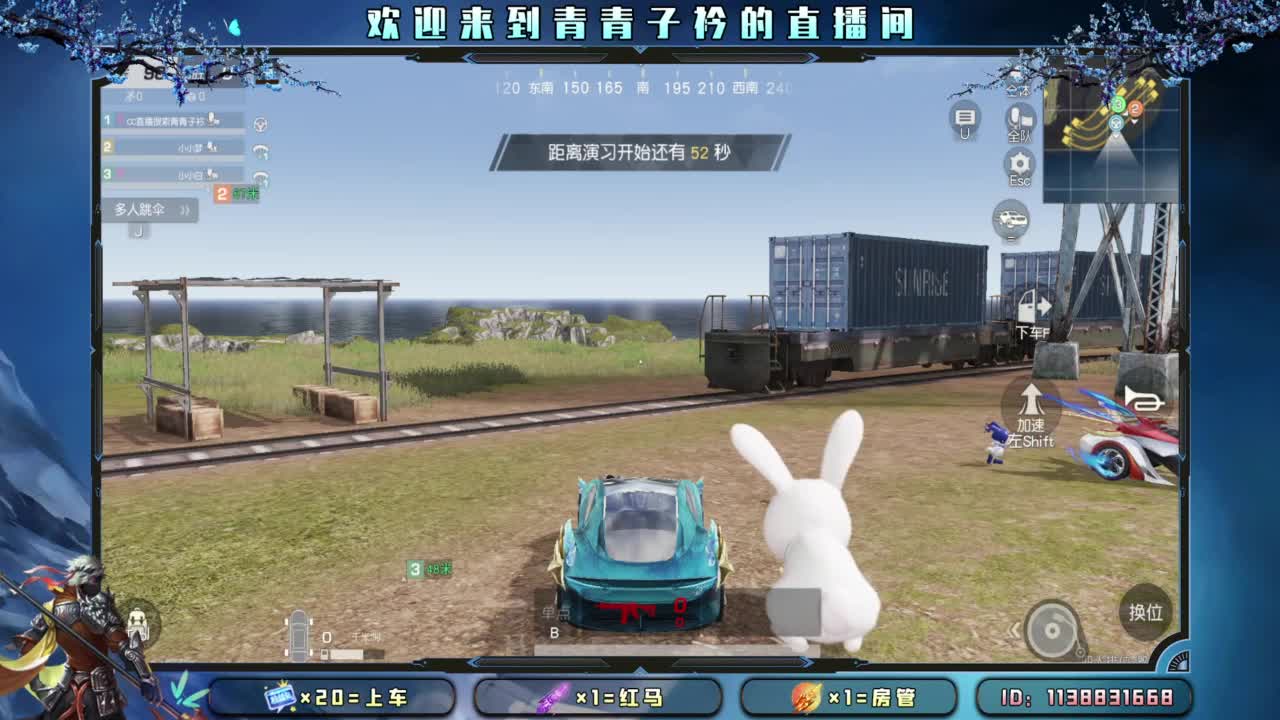
Task: Tap the steering wheel icon near player one
Action: pos(260,122)
